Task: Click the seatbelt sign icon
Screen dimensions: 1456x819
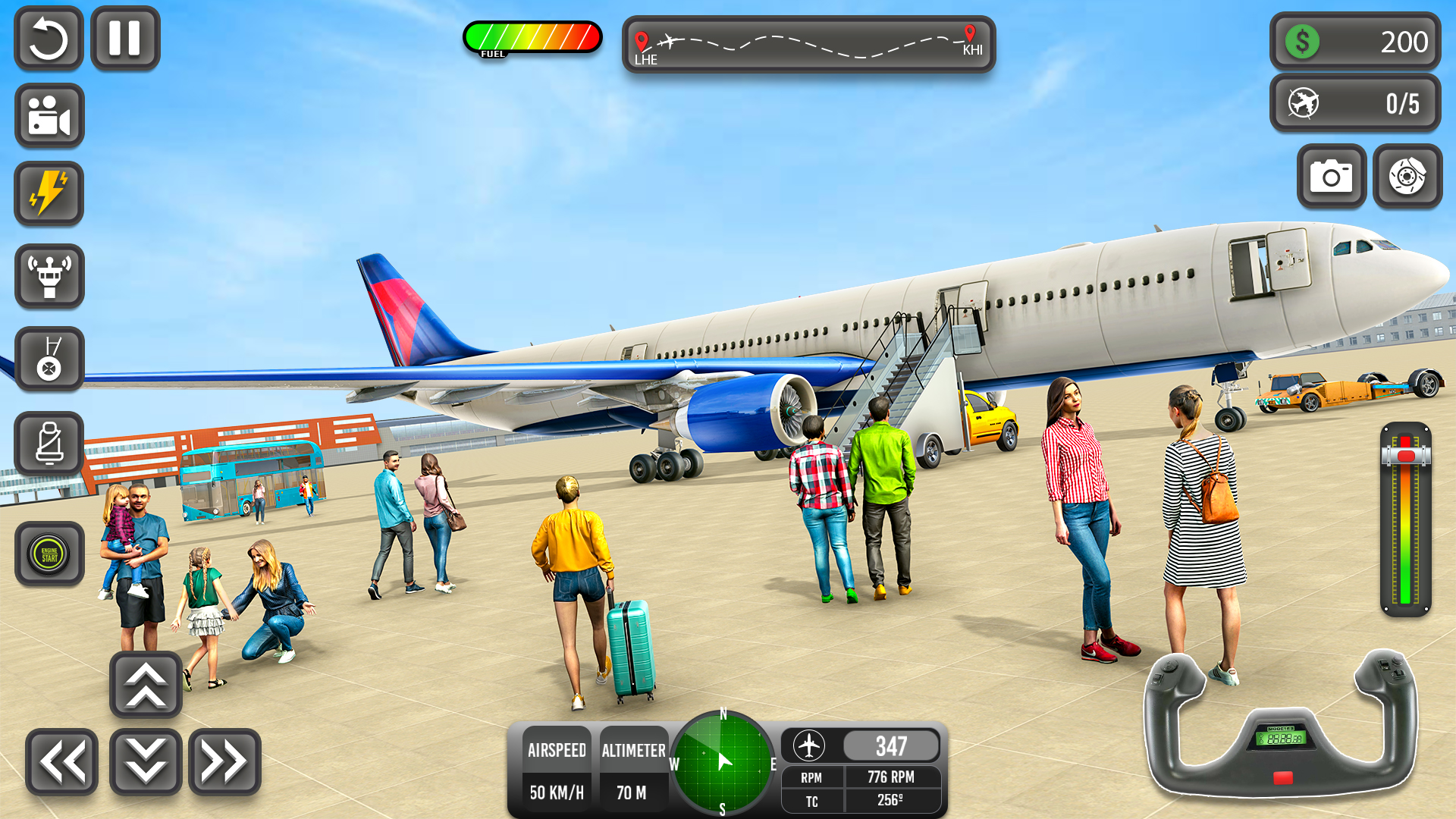Action: tap(49, 443)
